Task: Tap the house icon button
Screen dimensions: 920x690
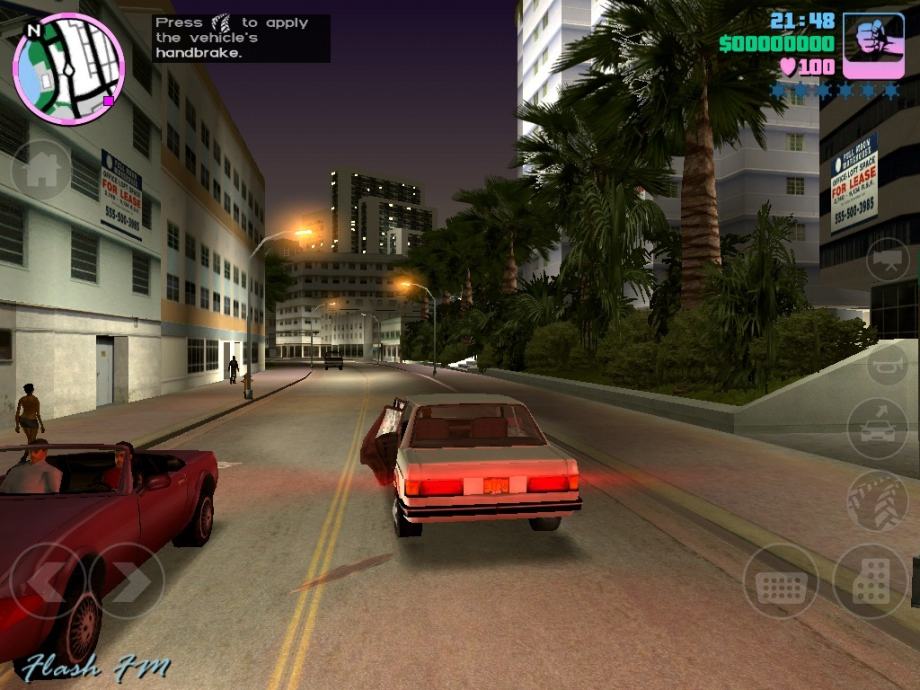Action: (41, 169)
